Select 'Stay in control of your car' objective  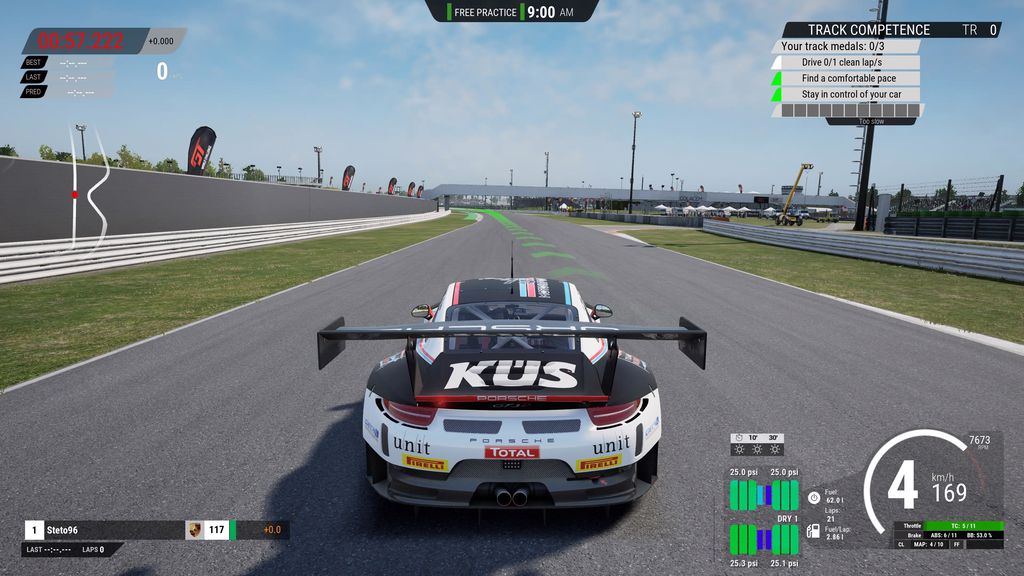tap(851, 94)
